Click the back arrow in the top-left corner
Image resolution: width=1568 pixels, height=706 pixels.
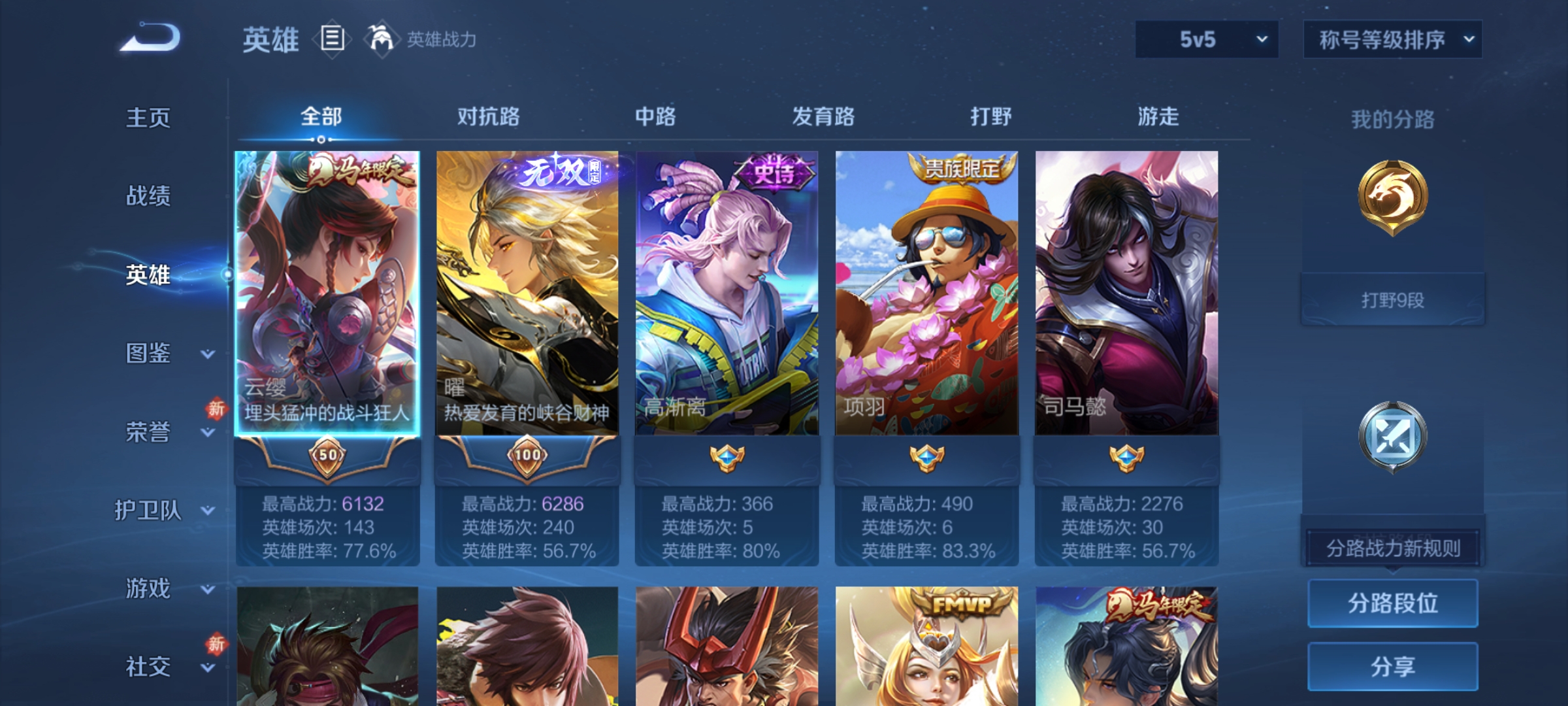tap(147, 39)
